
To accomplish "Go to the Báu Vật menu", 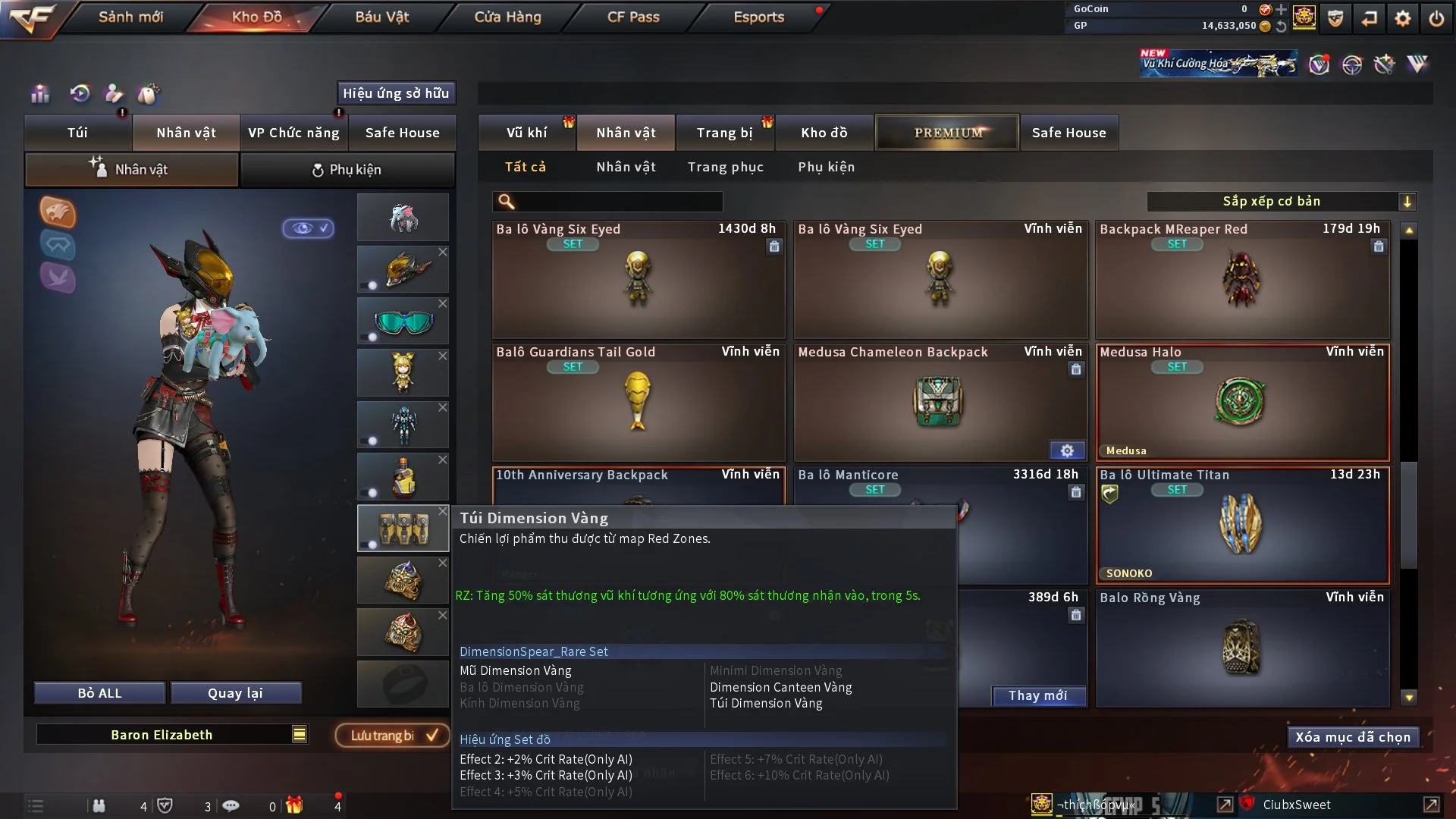I will pyautogui.click(x=381, y=17).
